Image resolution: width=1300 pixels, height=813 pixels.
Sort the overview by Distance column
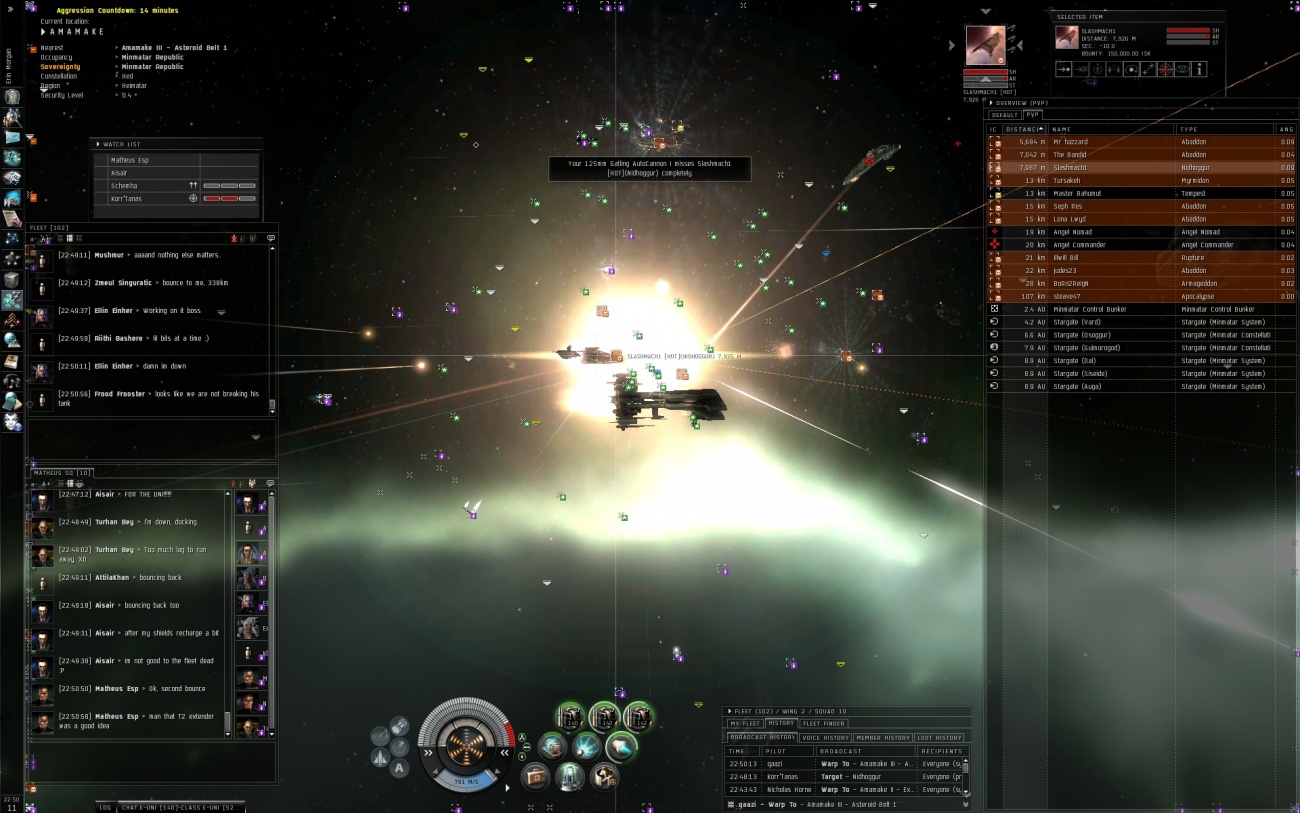[1022, 129]
